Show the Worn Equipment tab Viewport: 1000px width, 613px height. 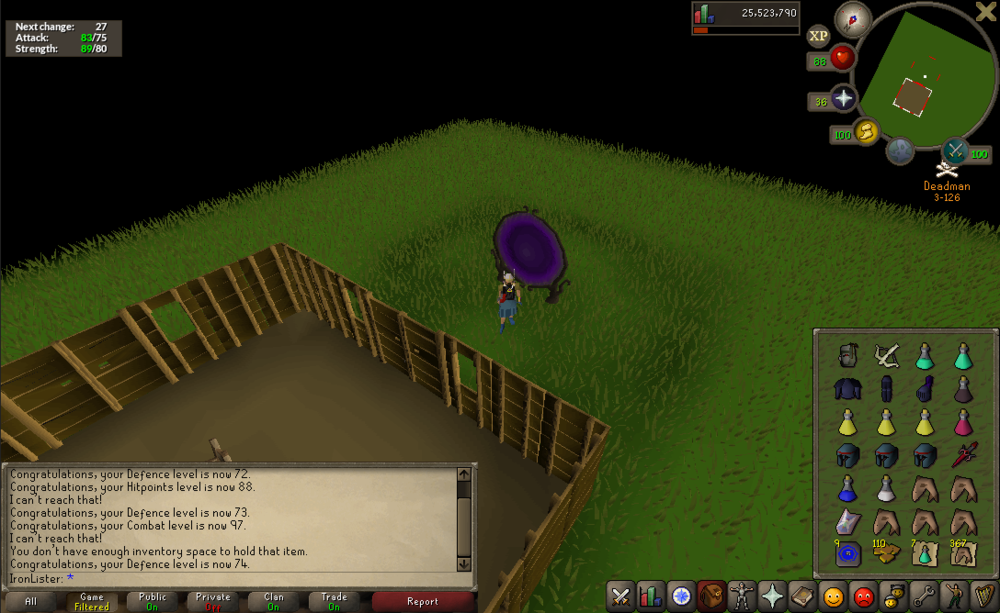tap(741, 596)
